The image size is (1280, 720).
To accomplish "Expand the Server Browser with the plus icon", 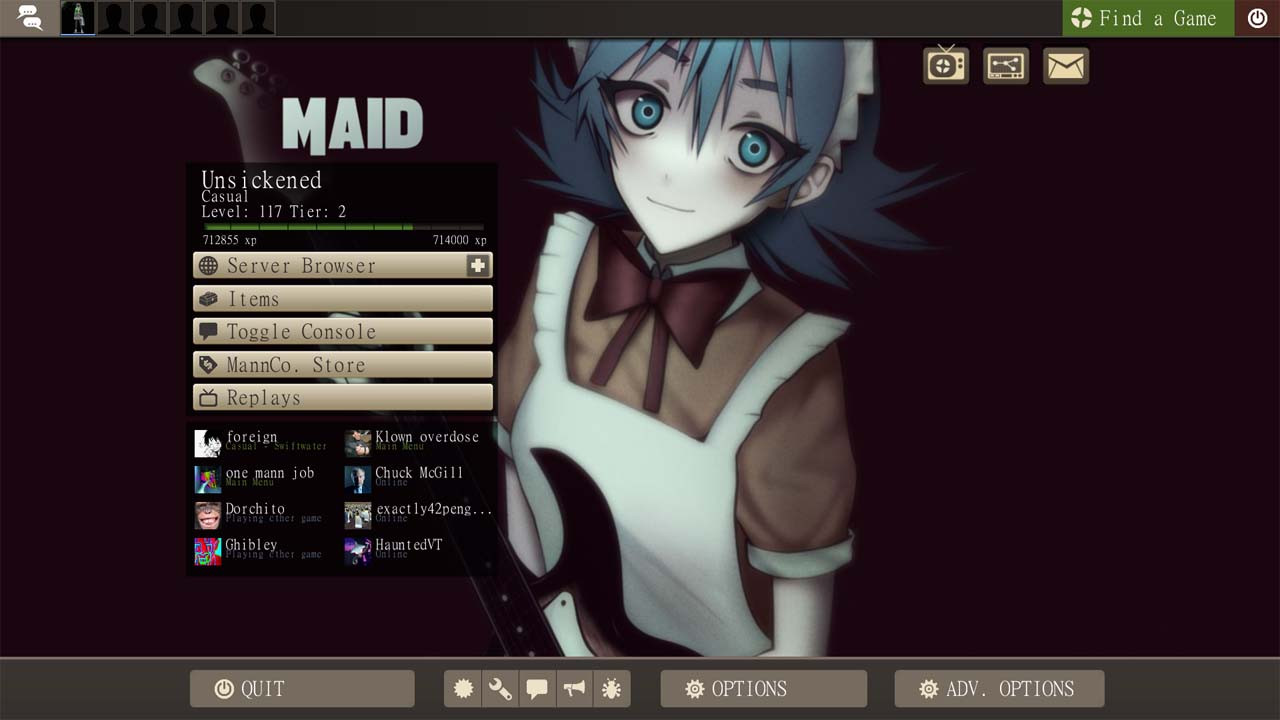I will pyautogui.click(x=479, y=265).
